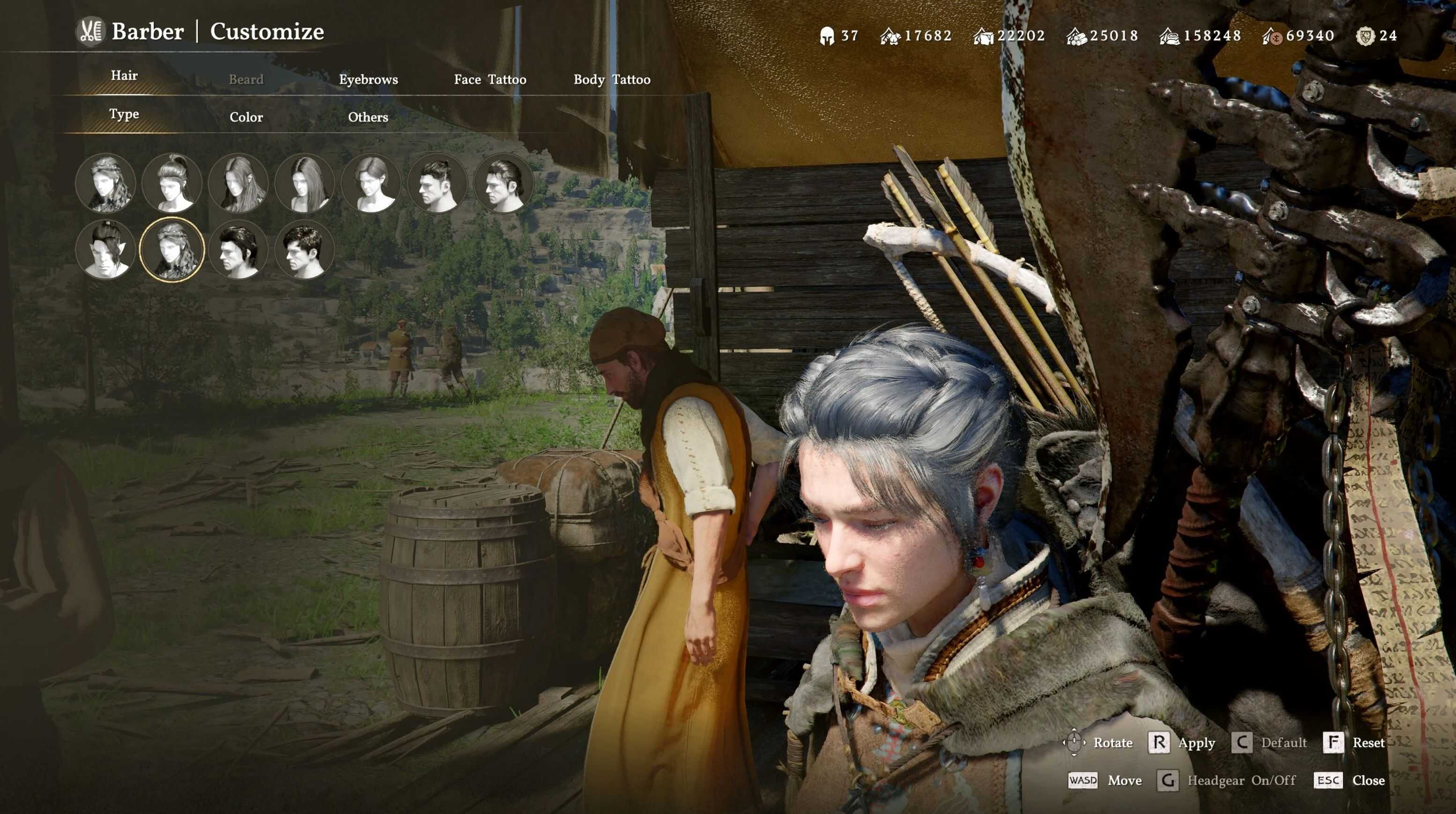This screenshot has width=1456, height=814.
Task: Go to the Body Tattoo tab
Action: 612,80
